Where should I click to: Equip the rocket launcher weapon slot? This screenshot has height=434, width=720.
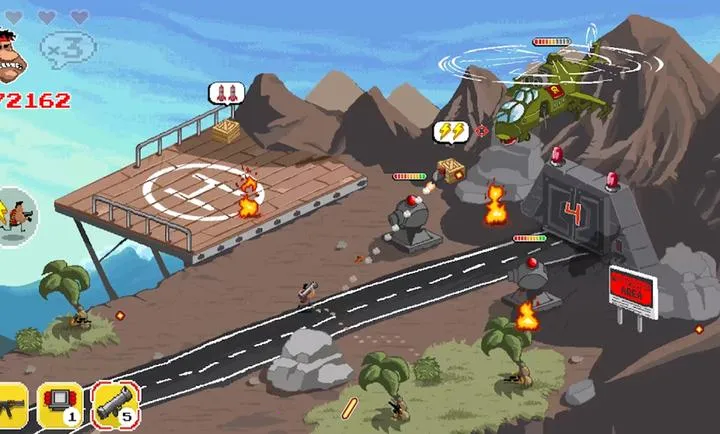pyautogui.click(x=115, y=405)
